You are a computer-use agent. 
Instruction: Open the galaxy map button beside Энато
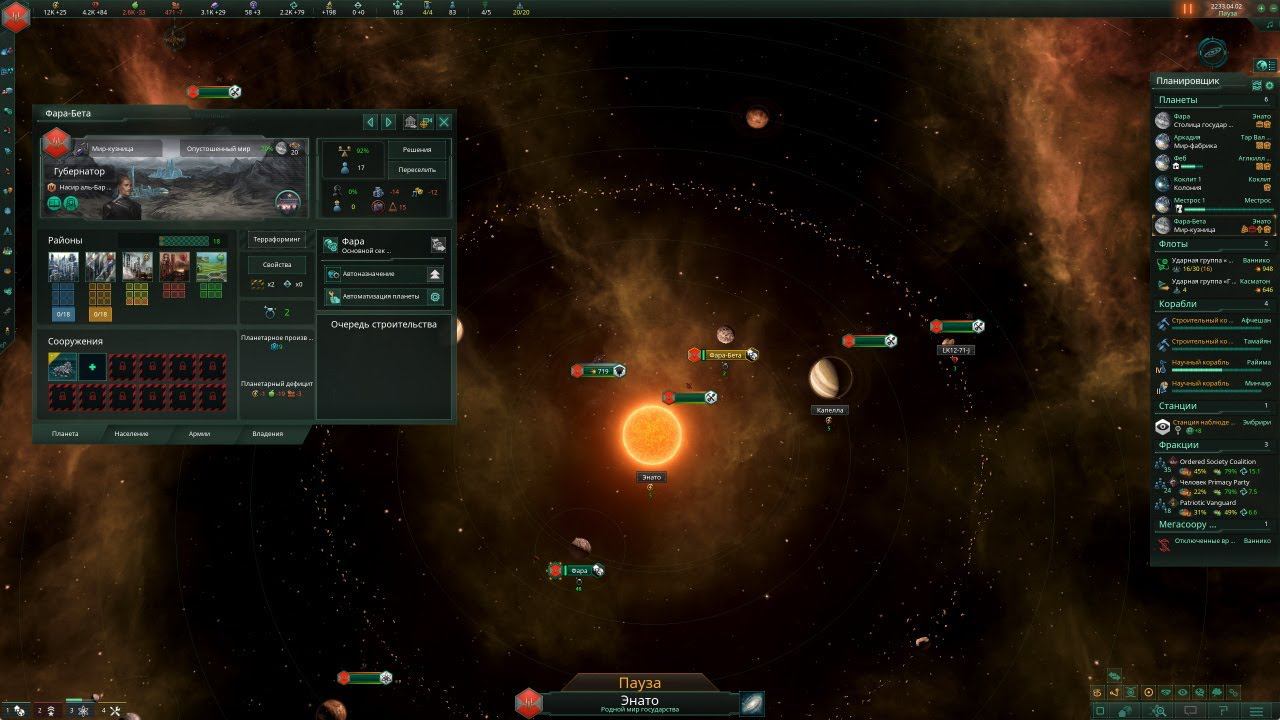click(x=752, y=703)
